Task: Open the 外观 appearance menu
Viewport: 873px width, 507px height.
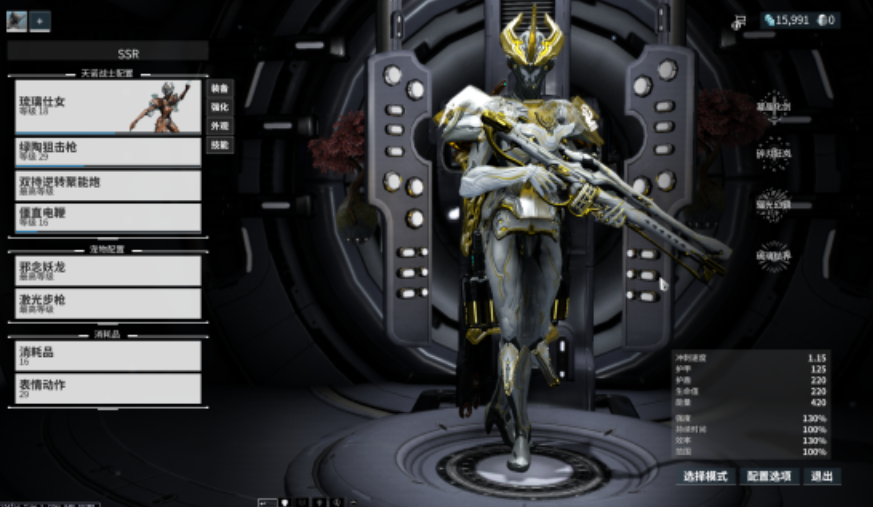Action: tap(220, 126)
